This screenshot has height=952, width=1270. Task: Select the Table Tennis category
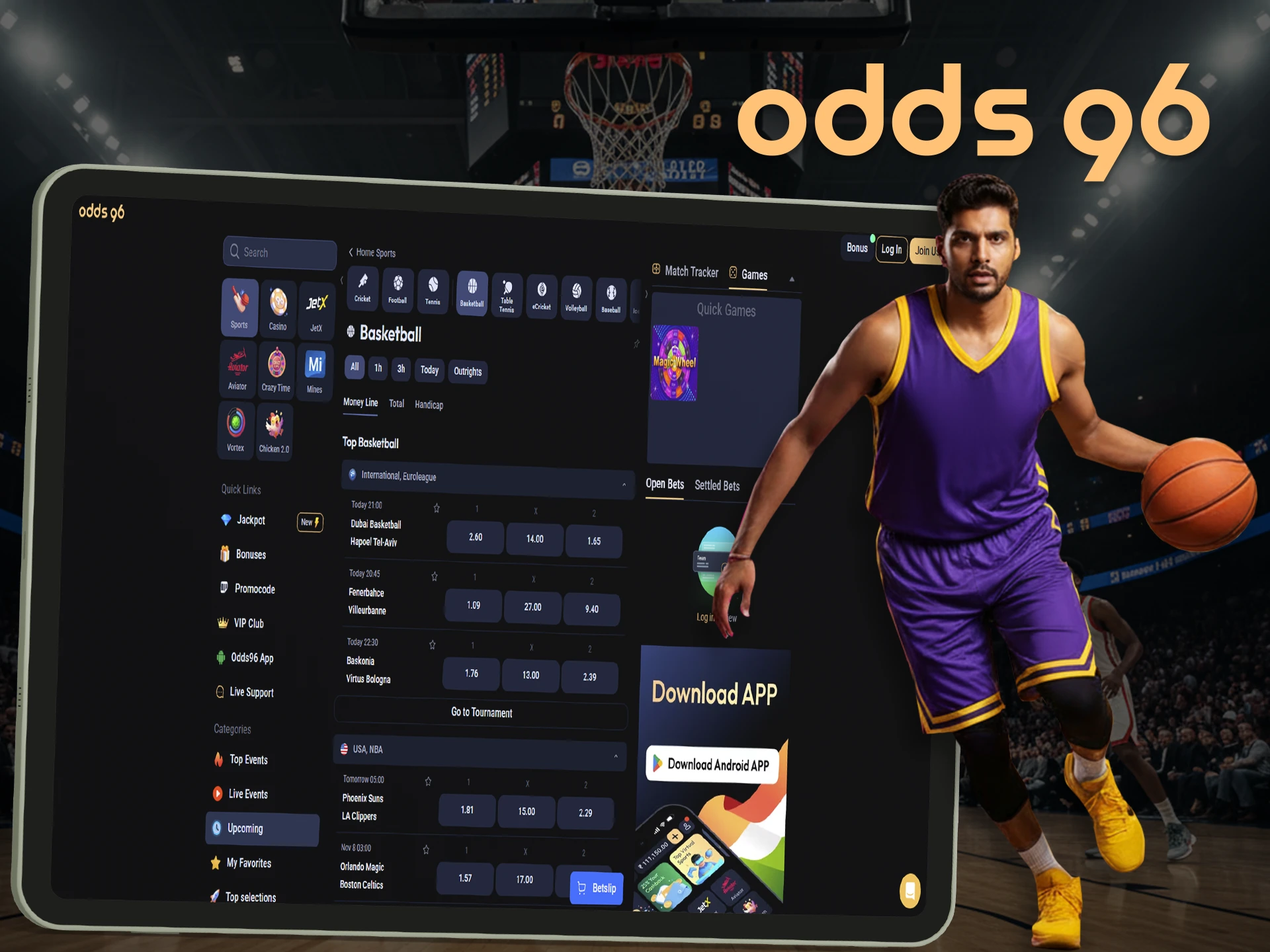pos(506,296)
